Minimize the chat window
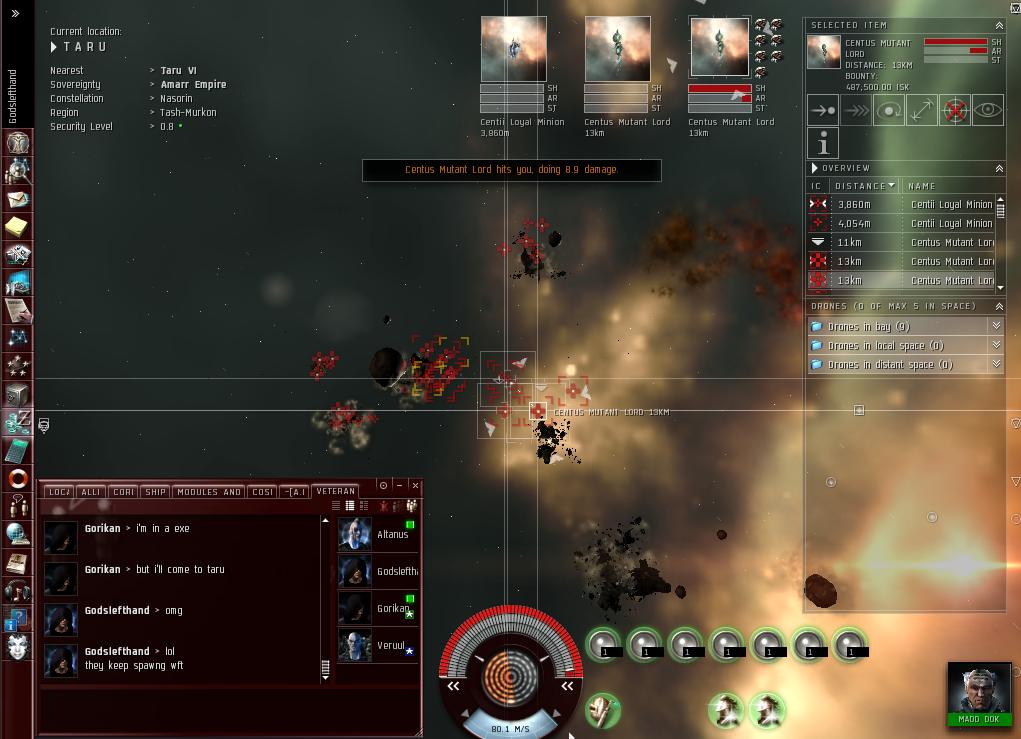This screenshot has width=1021, height=739. pyautogui.click(x=399, y=485)
